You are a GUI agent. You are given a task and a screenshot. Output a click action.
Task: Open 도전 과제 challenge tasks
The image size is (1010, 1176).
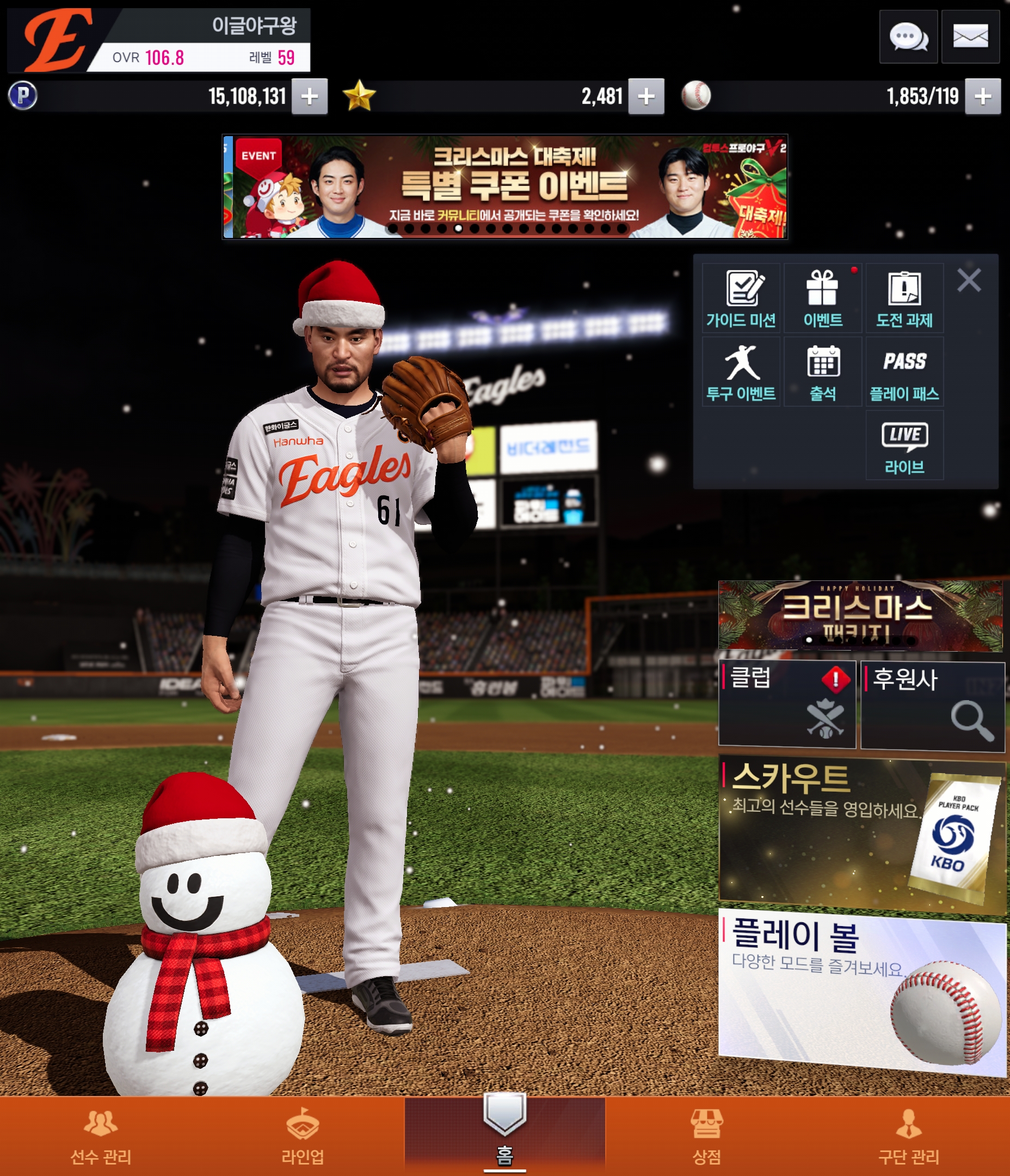(x=904, y=298)
